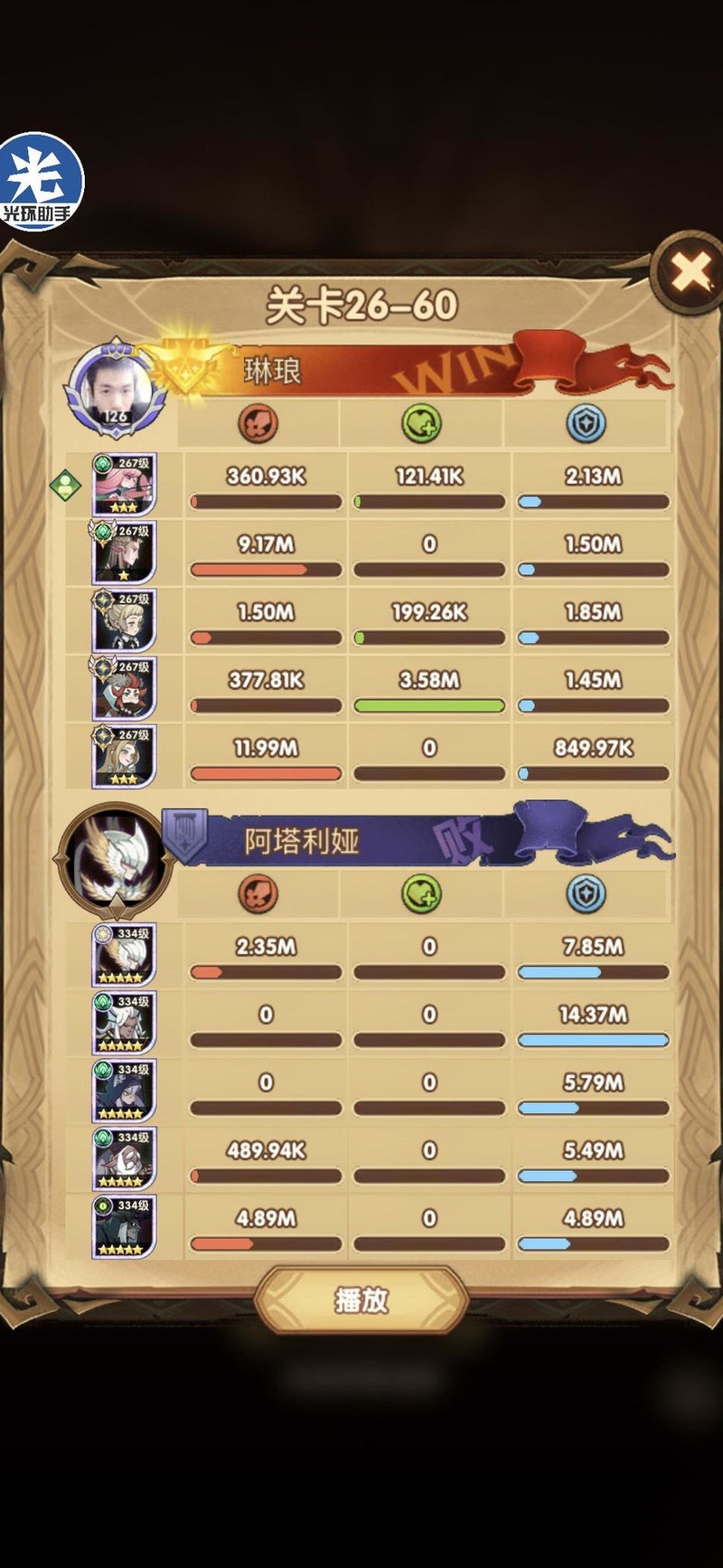Click the winning team's blue shield column icon
The image size is (723, 1568).
[x=586, y=423]
